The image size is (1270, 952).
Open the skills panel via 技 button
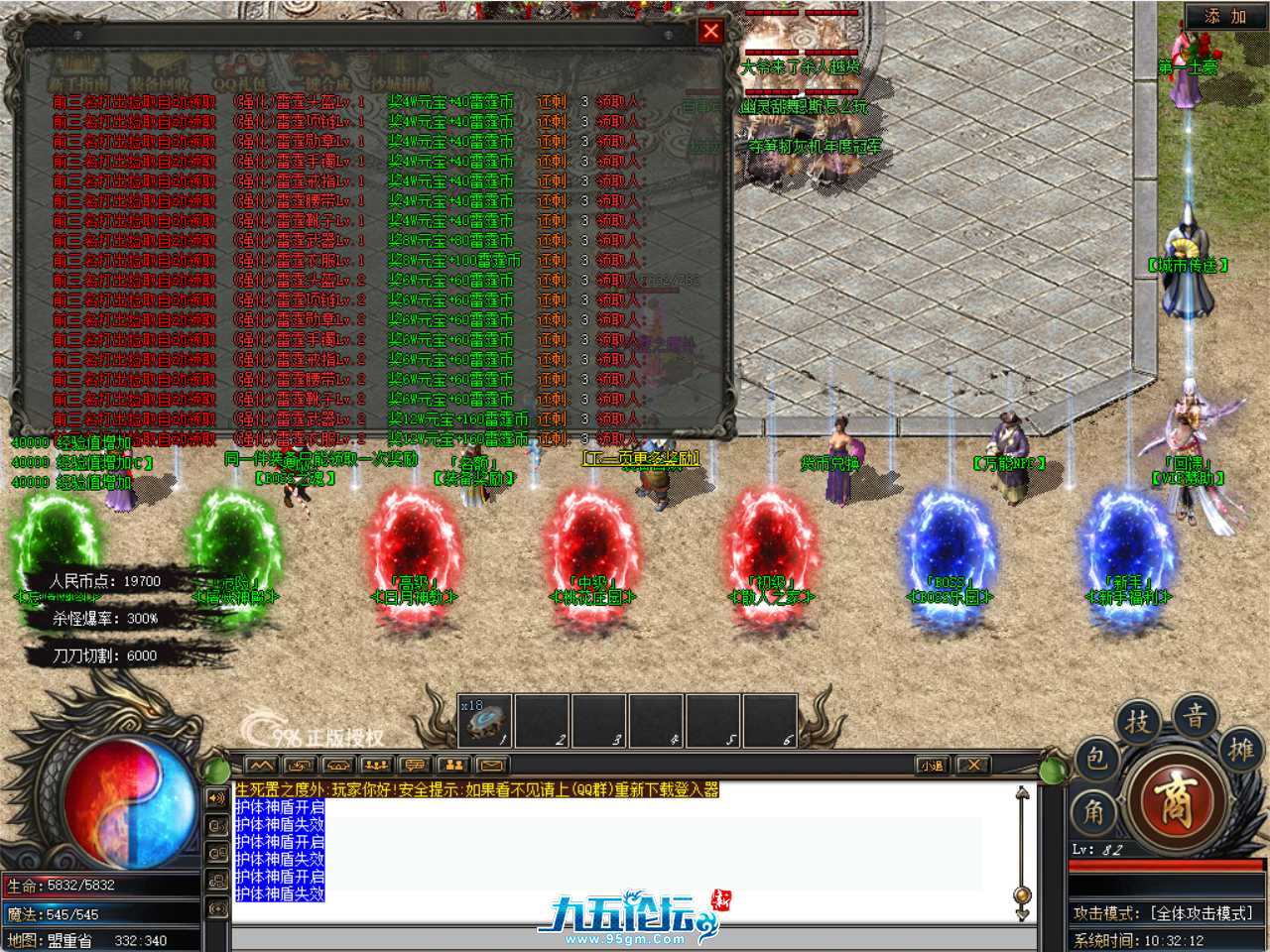[x=1138, y=721]
